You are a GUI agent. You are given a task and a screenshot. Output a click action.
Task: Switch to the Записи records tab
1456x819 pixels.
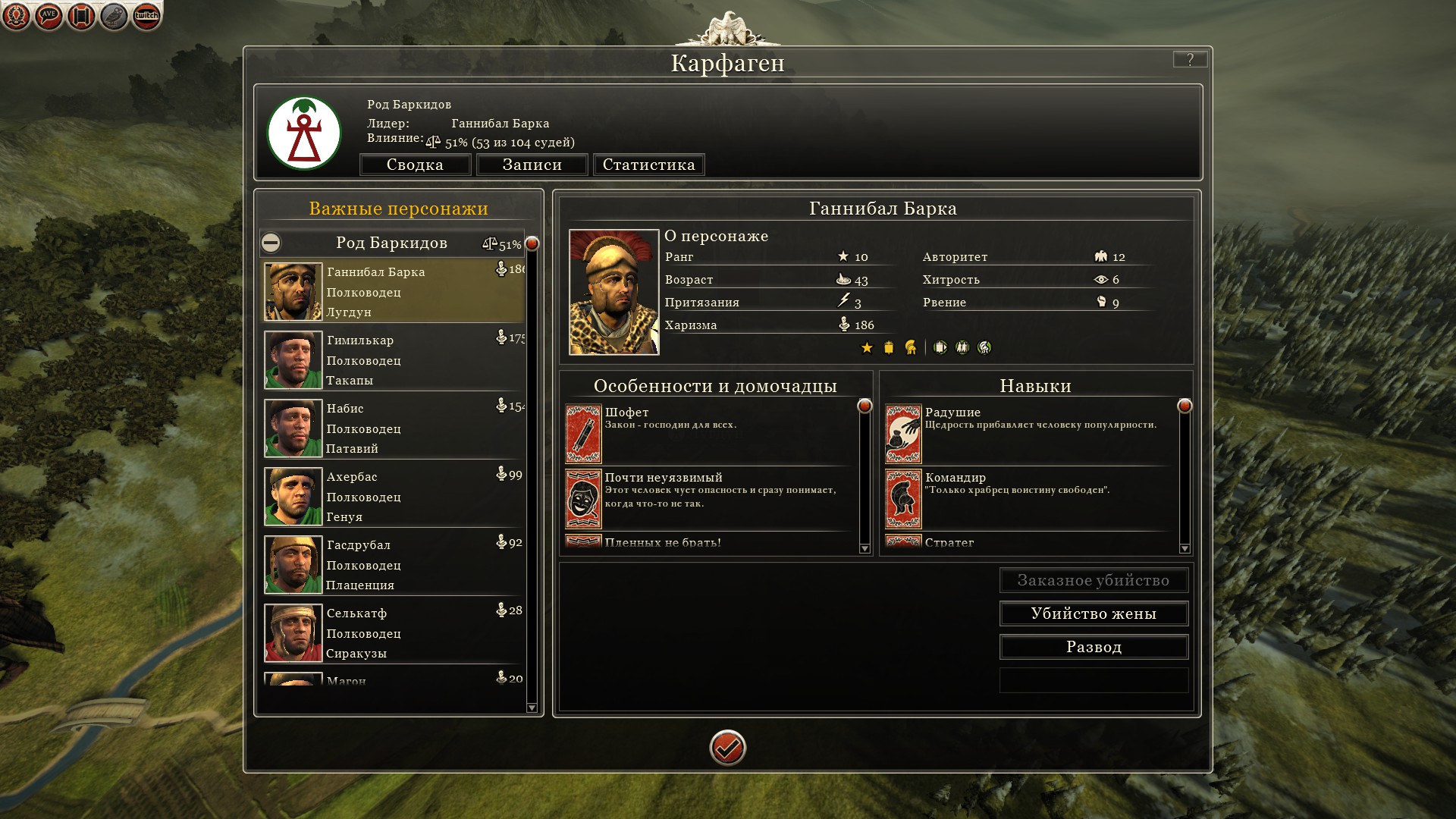pos(532,165)
